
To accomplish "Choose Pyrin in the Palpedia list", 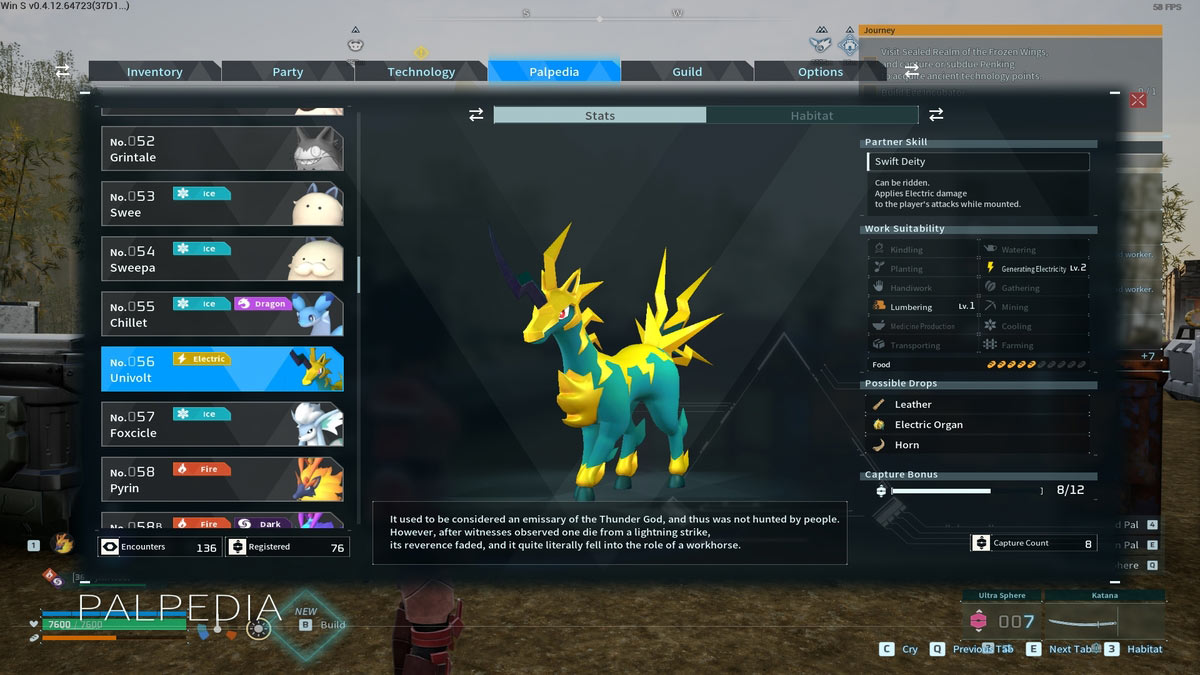I will pyautogui.click(x=222, y=479).
